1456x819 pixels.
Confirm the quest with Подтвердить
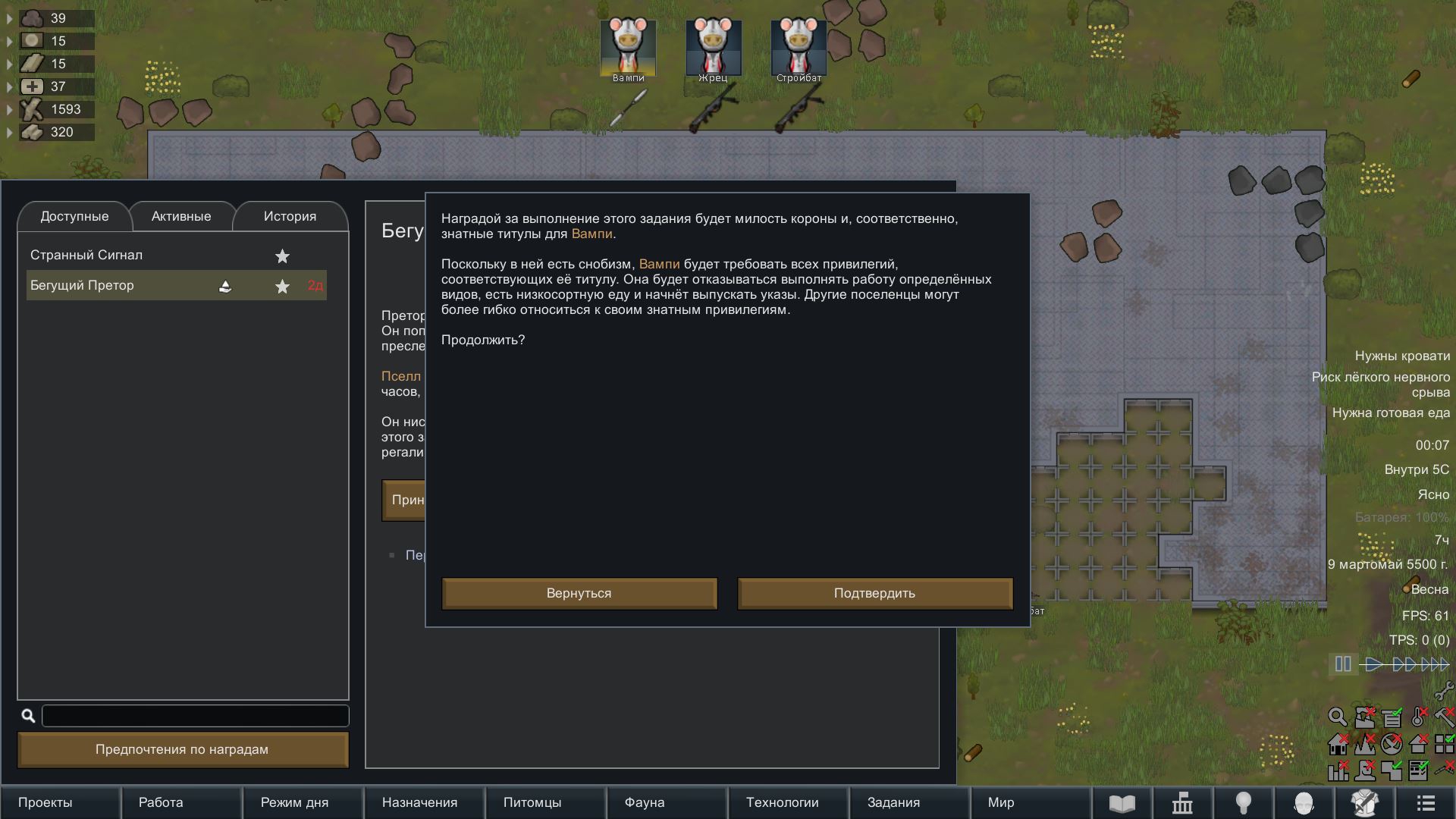point(874,593)
